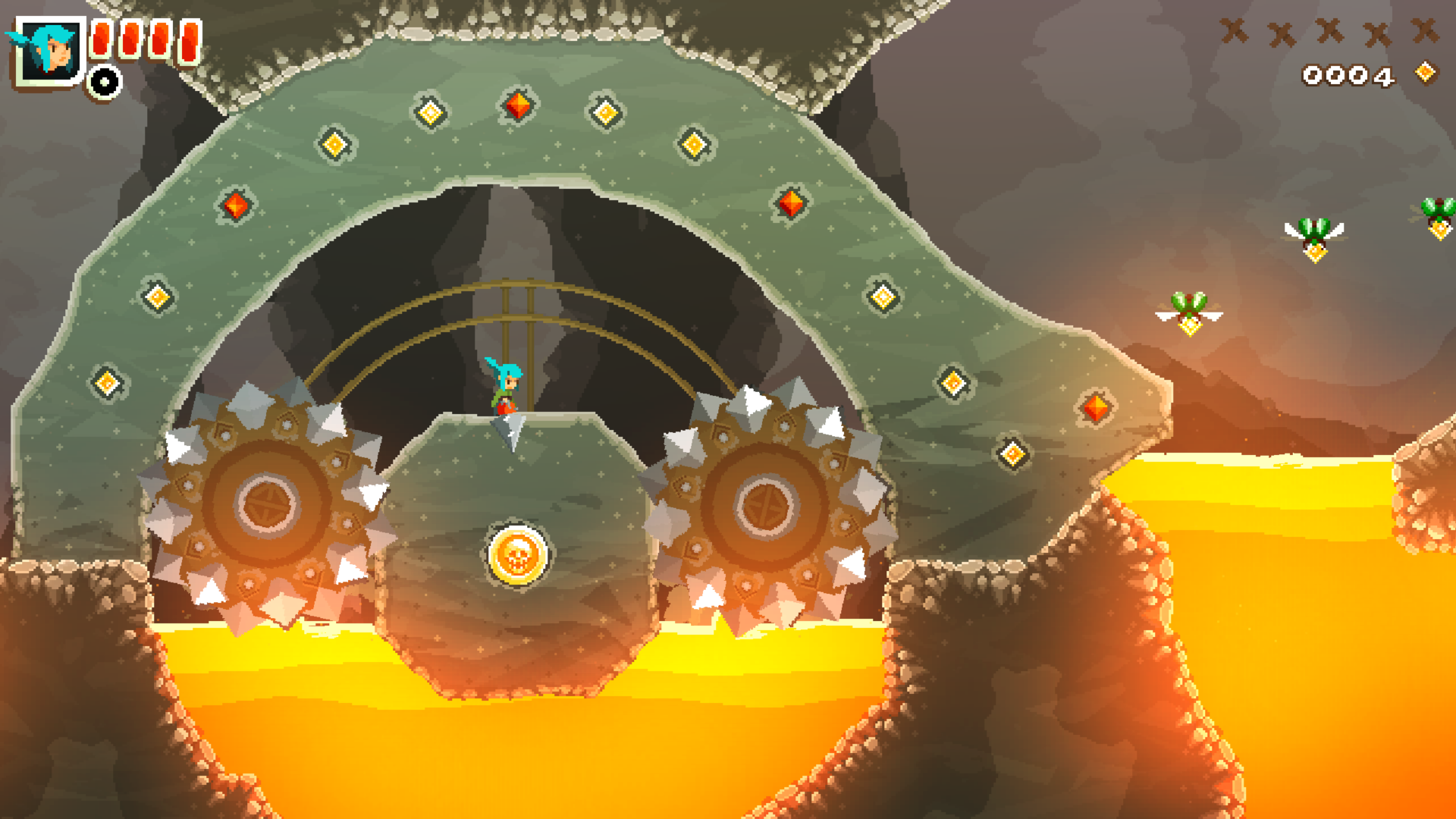Click the right spiked gear wheel
This screenshot has width=1456, height=819.
coord(766,508)
